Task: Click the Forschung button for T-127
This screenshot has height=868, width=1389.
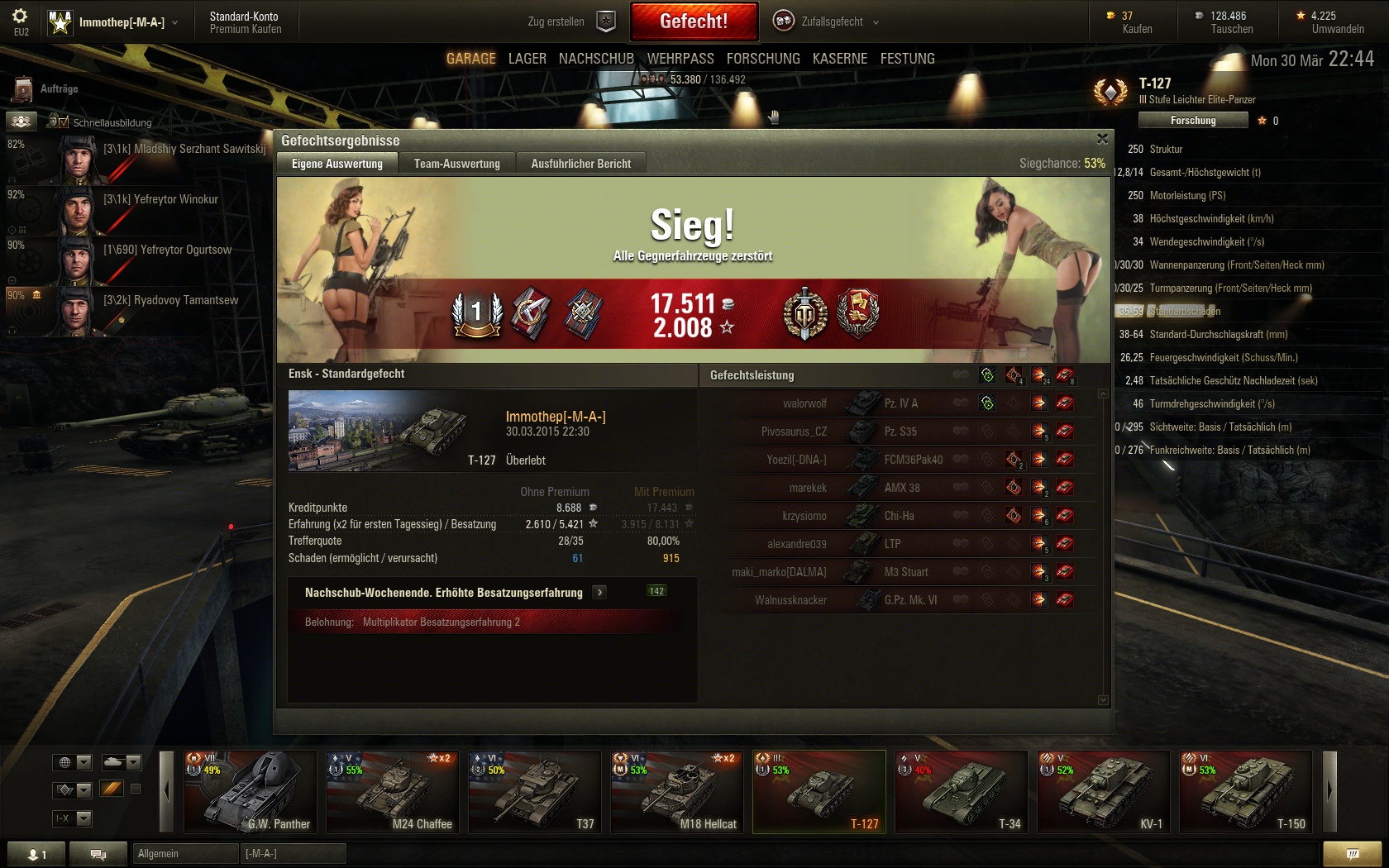Action: [x=1192, y=121]
